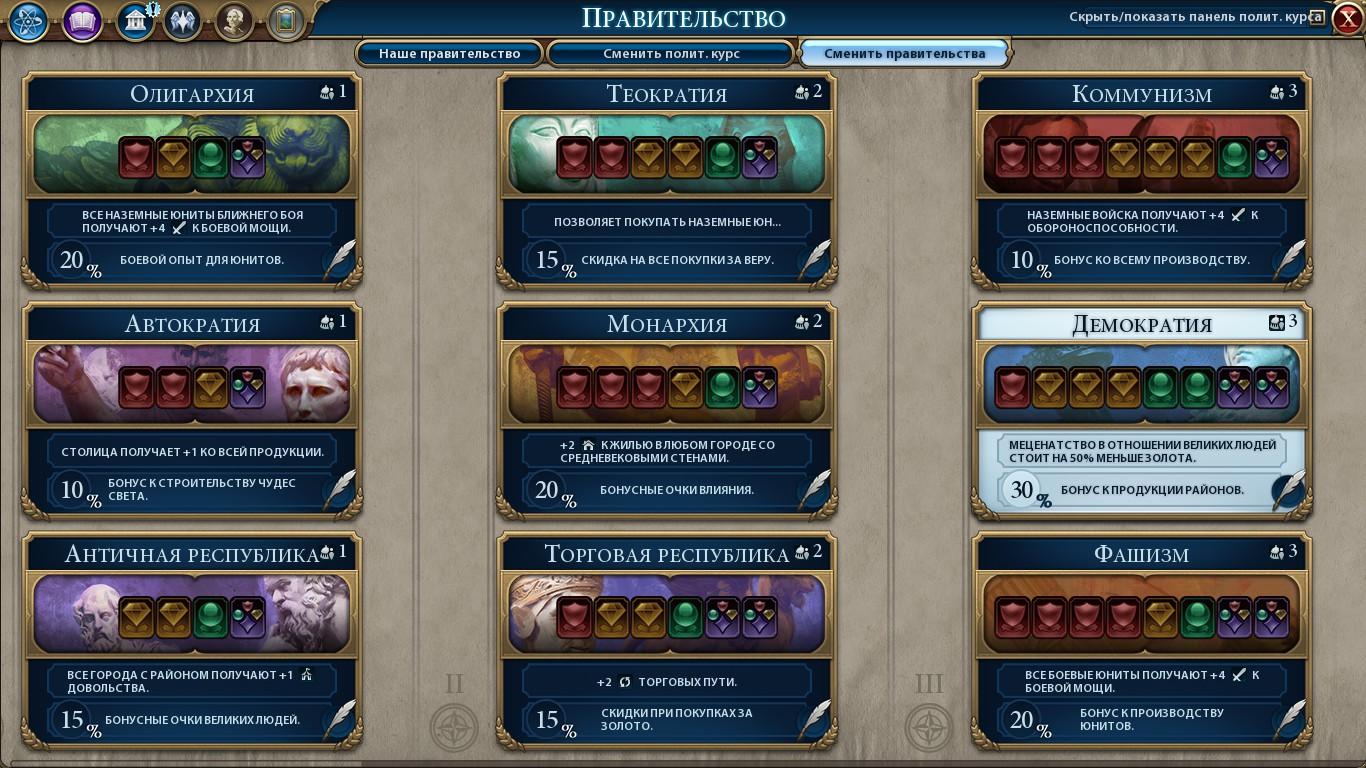Choose the Торговая республика government card

coord(667,640)
